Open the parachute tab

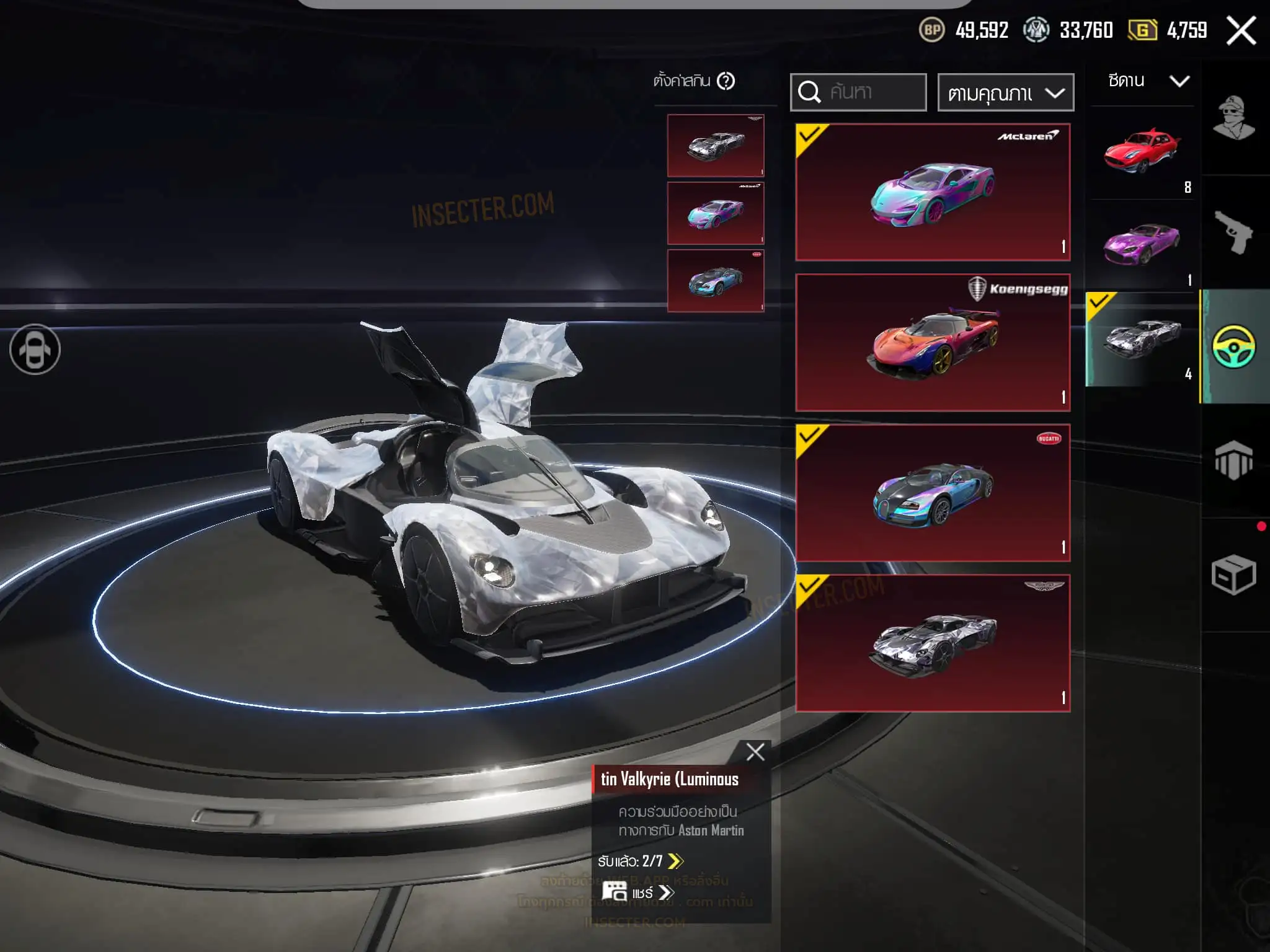tap(1234, 461)
